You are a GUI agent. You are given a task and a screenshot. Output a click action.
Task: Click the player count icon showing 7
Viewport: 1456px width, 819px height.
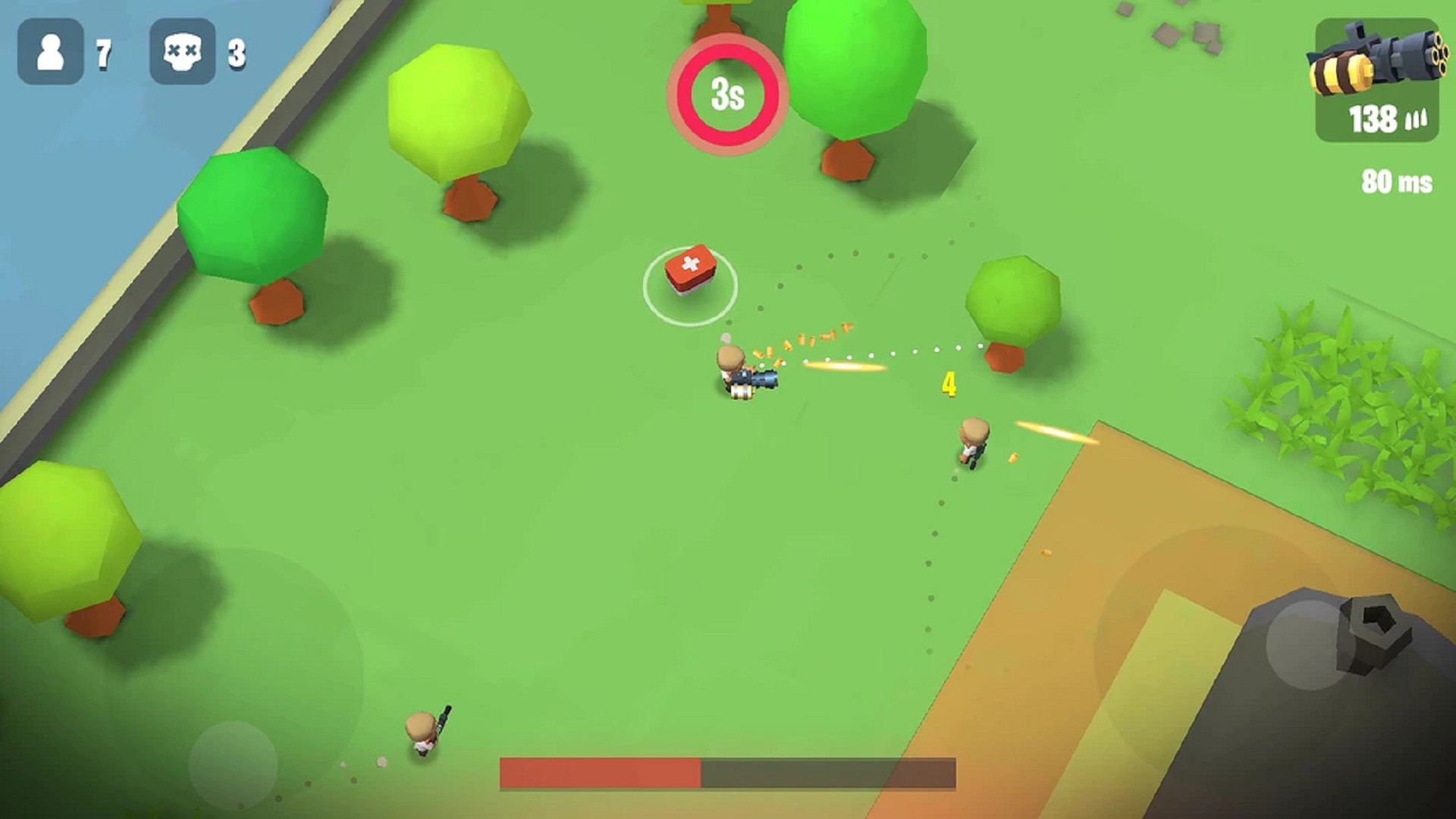pyautogui.click(x=52, y=53)
